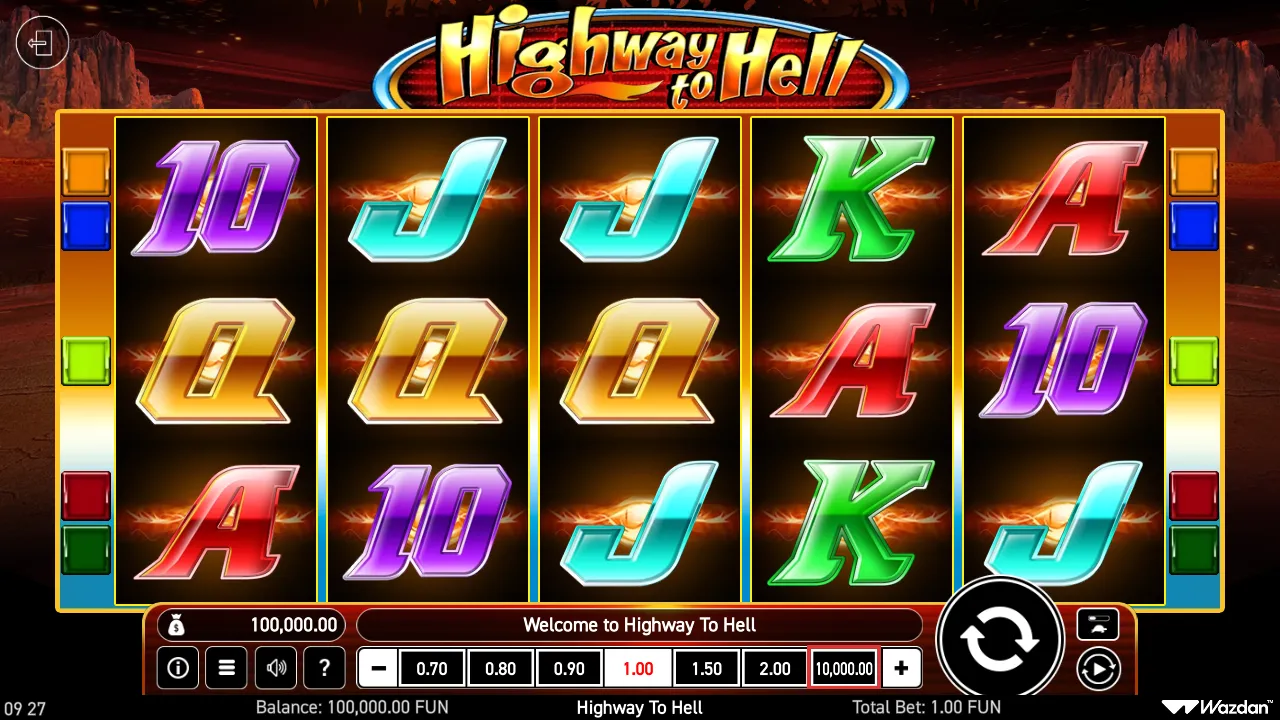This screenshot has height=720, width=1280.
Task: Open the hamburger menu
Action: click(227, 668)
